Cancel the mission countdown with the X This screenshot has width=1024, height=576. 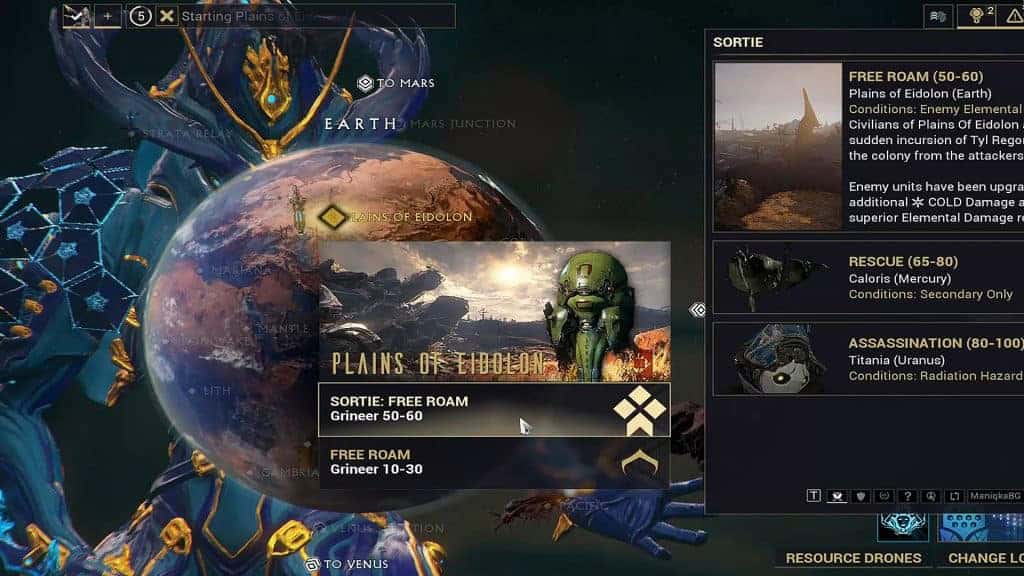[167, 17]
